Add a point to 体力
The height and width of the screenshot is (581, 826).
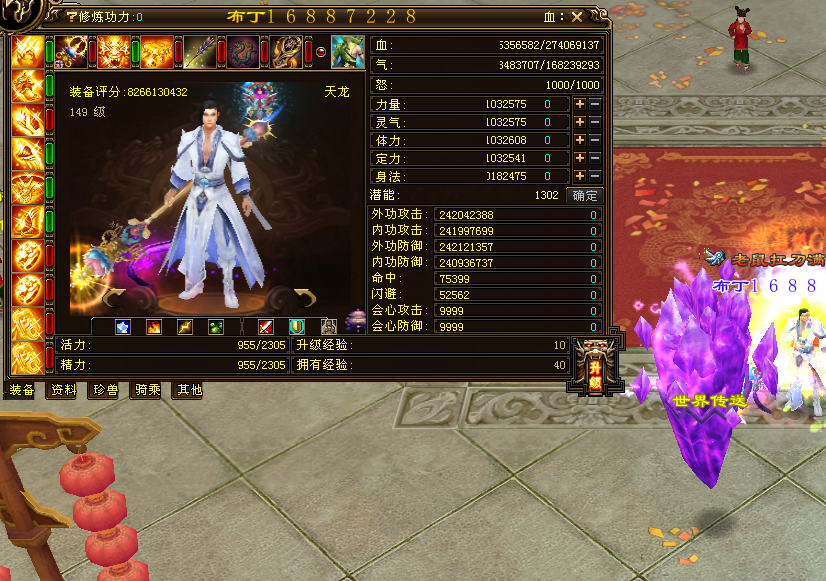click(579, 141)
